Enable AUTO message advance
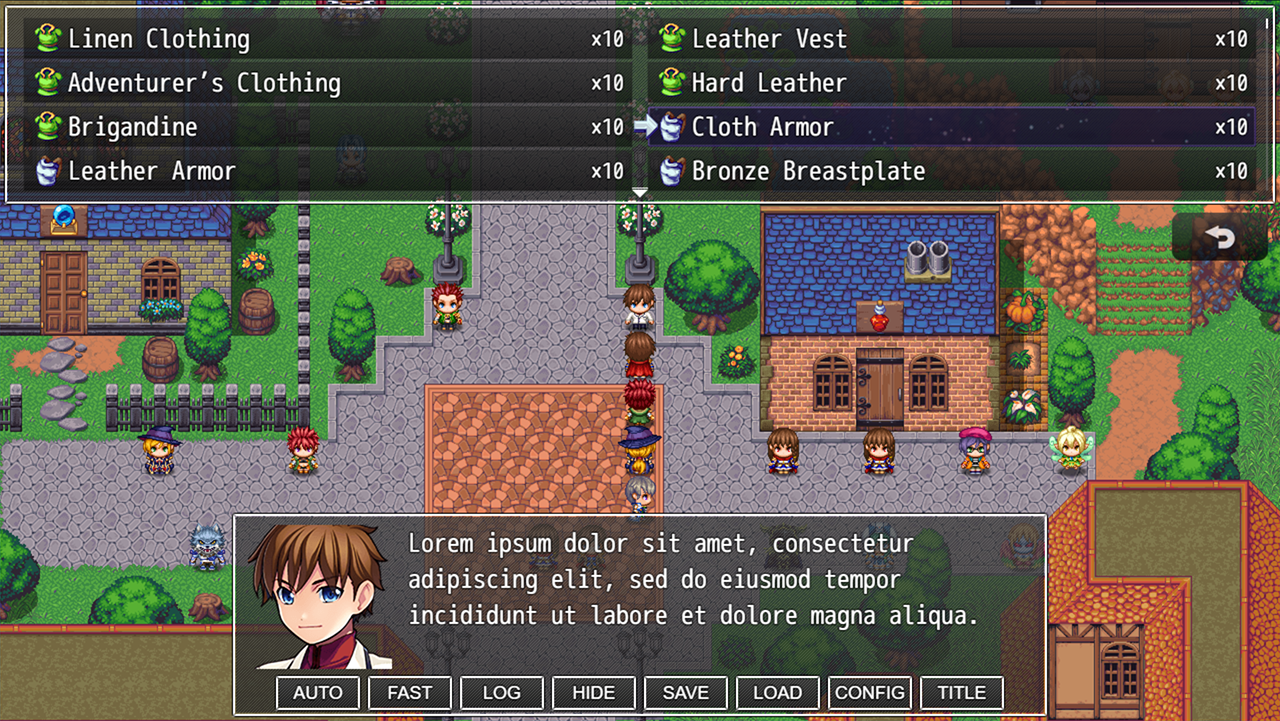The width and height of the screenshot is (1280, 721). click(x=318, y=692)
